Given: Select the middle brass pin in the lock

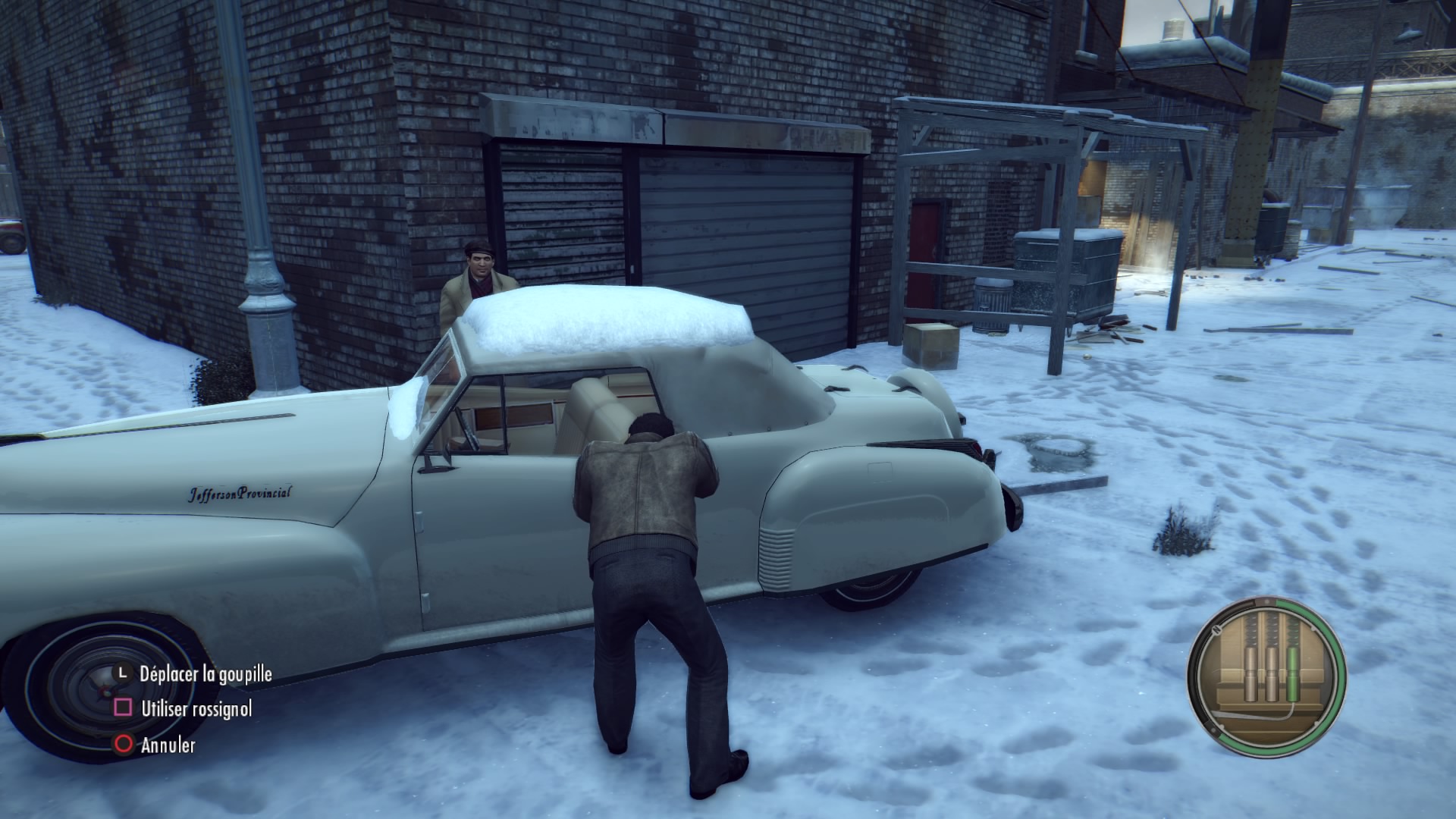Looking at the screenshot, I should (x=1272, y=673).
